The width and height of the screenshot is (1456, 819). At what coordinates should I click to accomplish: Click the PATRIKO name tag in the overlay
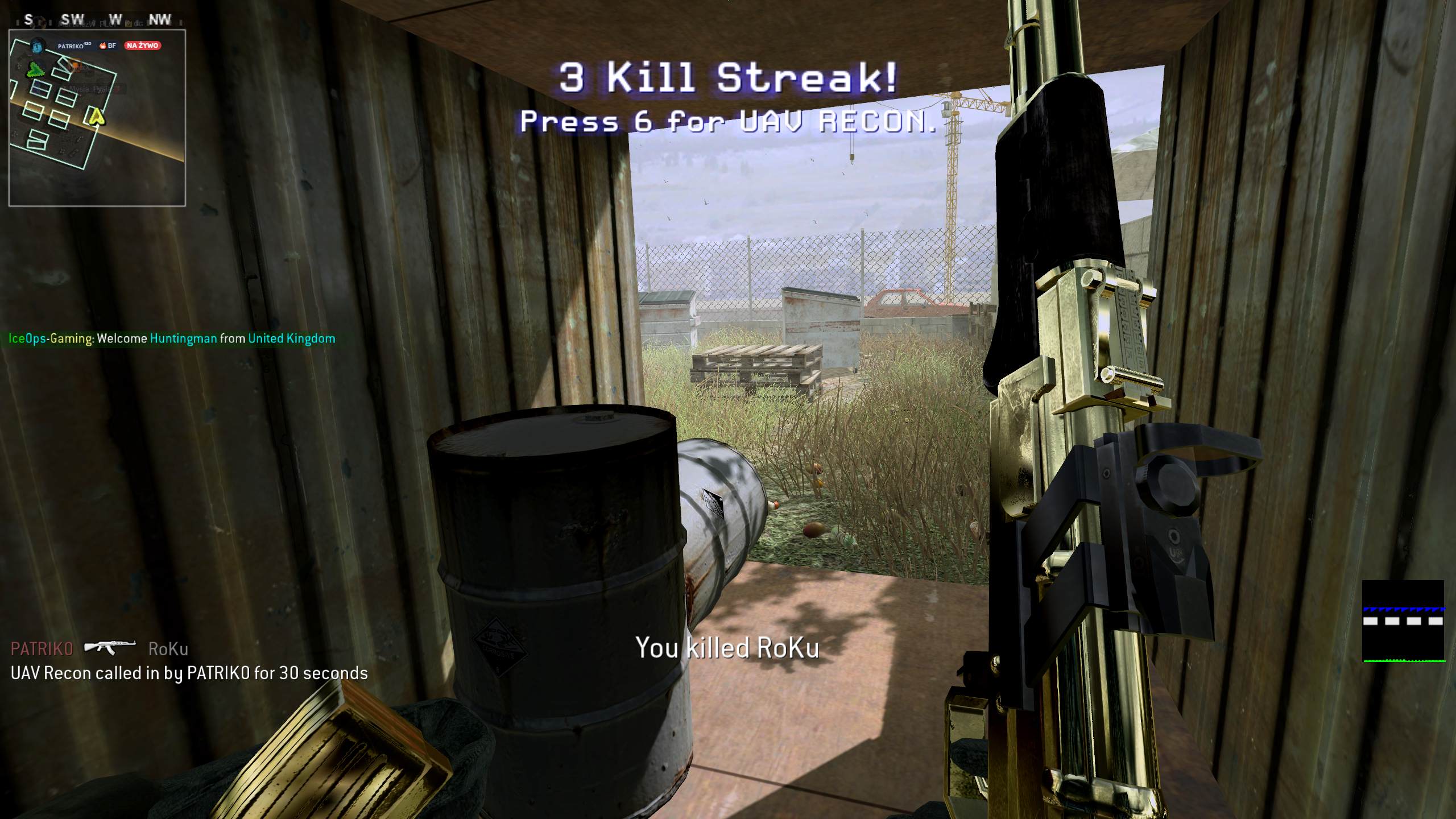[x=71, y=46]
